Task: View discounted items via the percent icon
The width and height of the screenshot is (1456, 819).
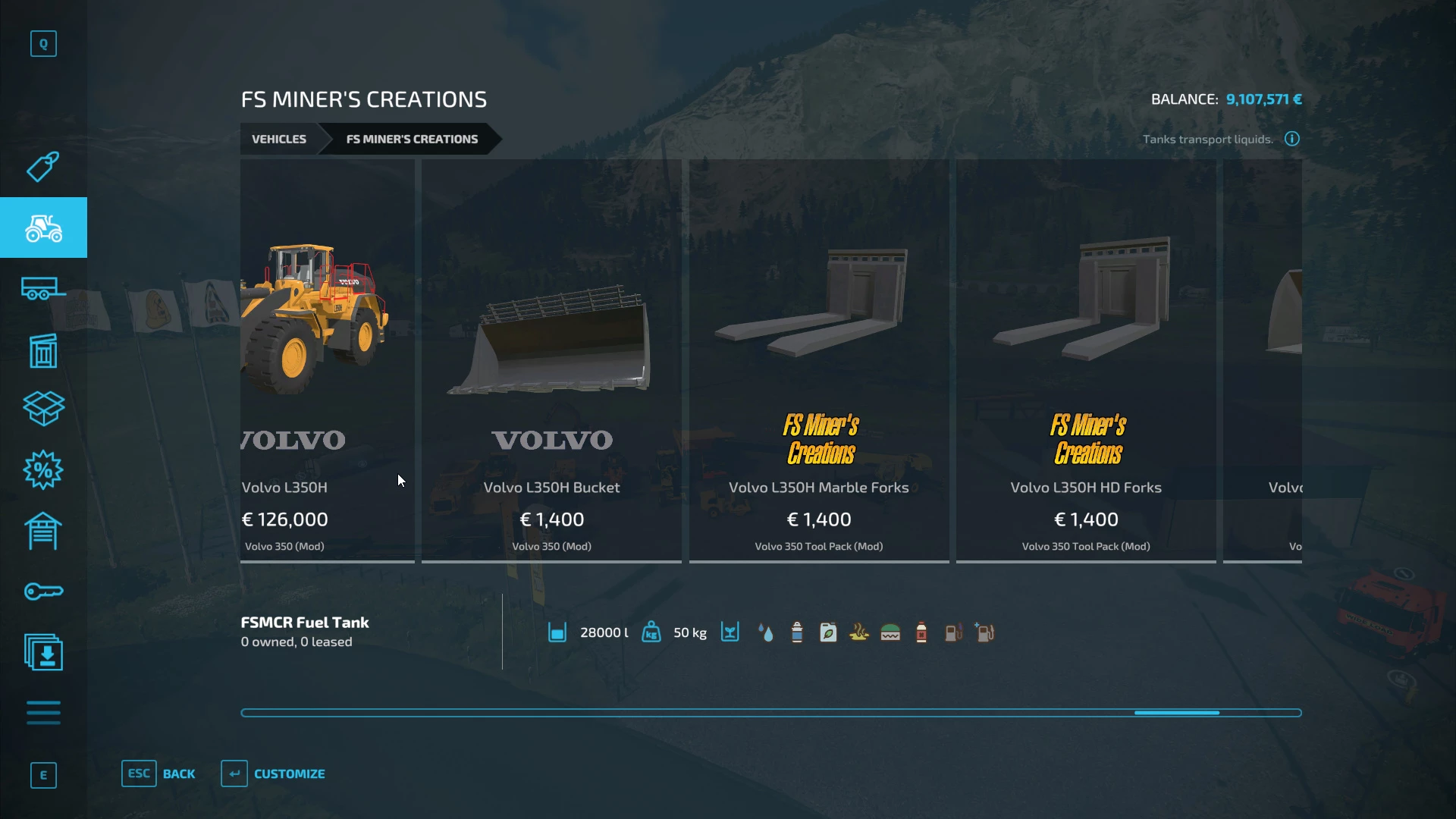Action: click(x=43, y=470)
